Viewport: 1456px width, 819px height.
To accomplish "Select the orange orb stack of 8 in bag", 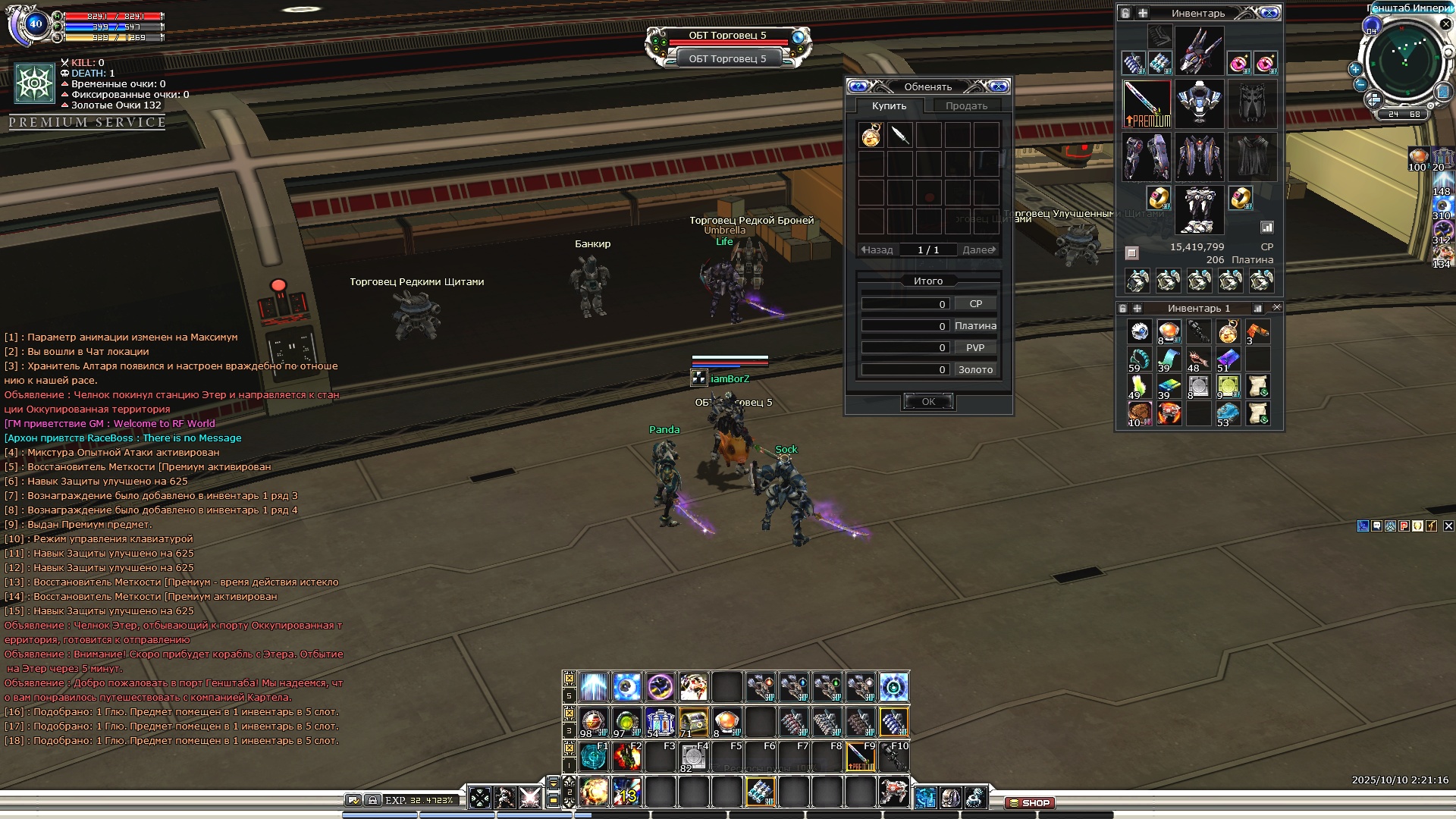I will (1169, 332).
